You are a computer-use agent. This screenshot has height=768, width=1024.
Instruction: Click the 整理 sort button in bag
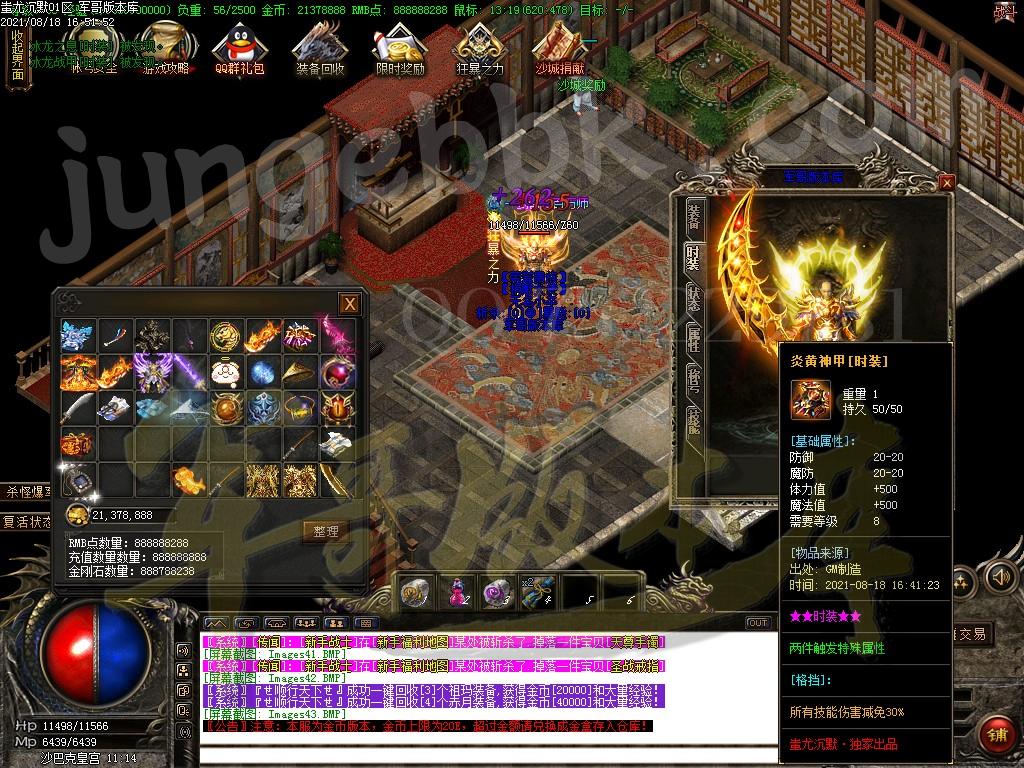(326, 531)
